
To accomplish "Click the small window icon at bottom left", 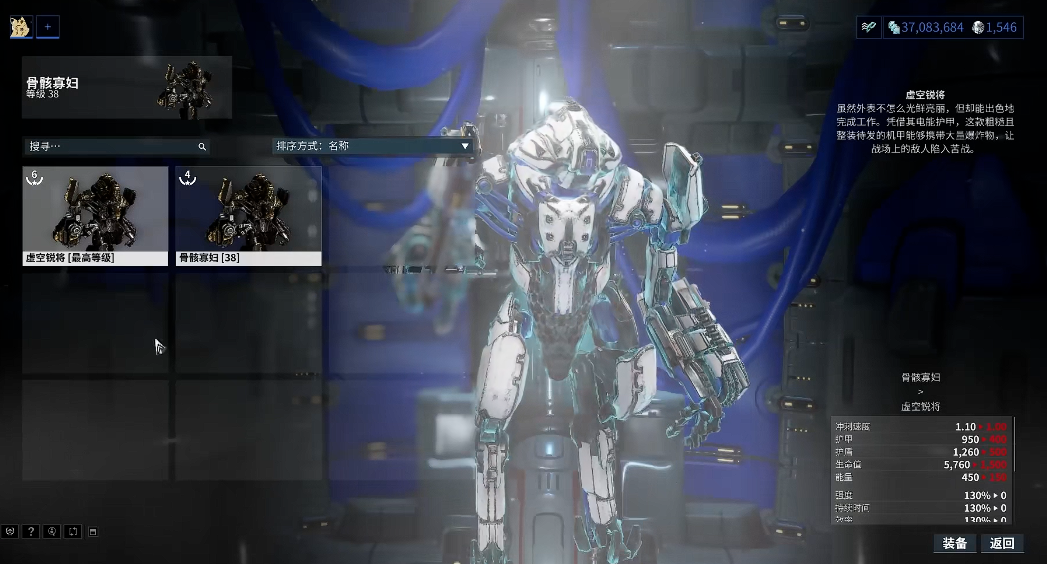I will [x=92, y=531].
